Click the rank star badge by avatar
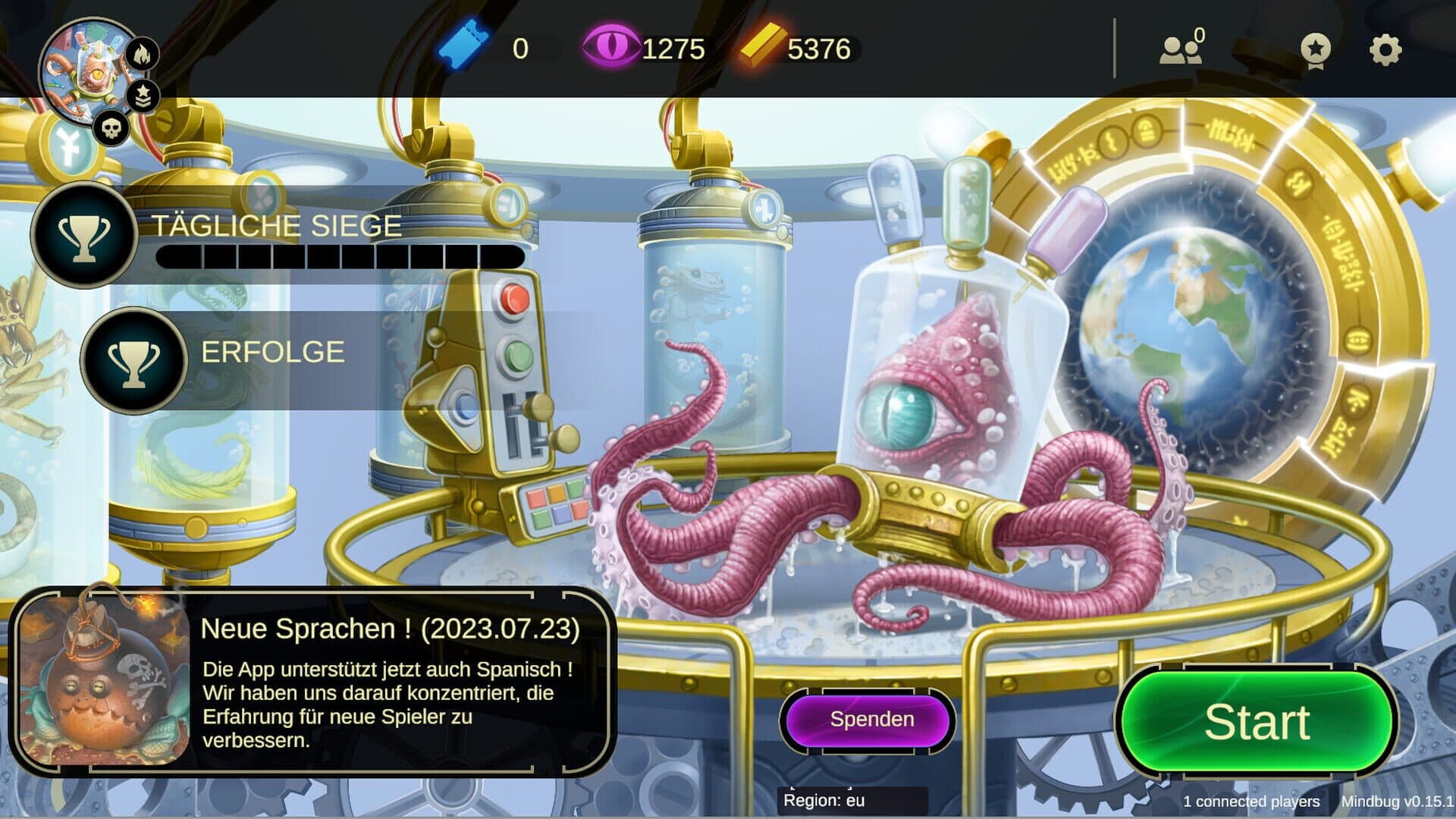 click(143, 96)
